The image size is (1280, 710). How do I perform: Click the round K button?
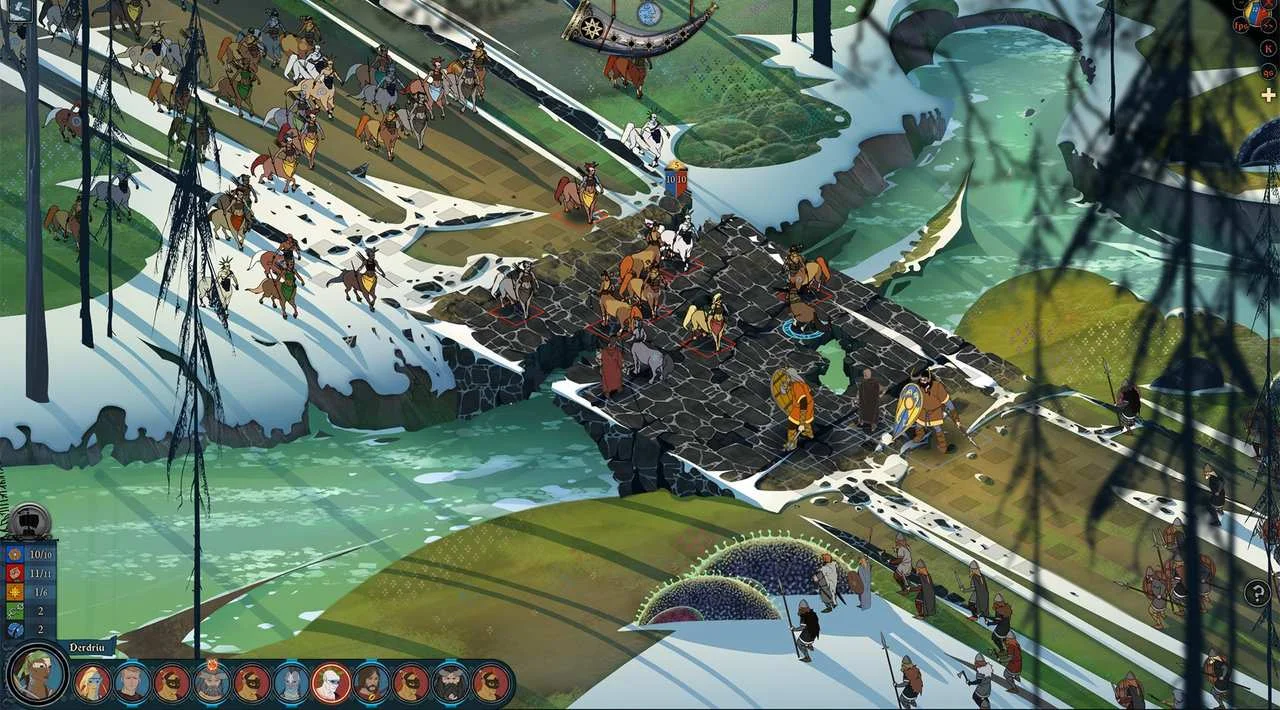pyautogui.click(x=1268, y=46)
